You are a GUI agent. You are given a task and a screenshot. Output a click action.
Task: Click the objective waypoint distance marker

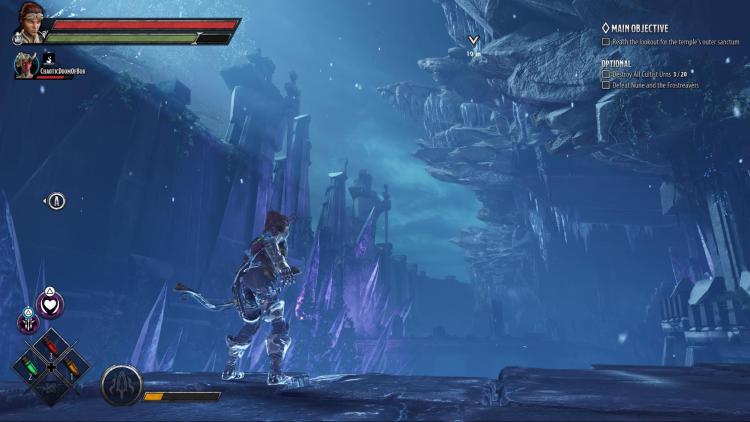(x=472, y=44)
